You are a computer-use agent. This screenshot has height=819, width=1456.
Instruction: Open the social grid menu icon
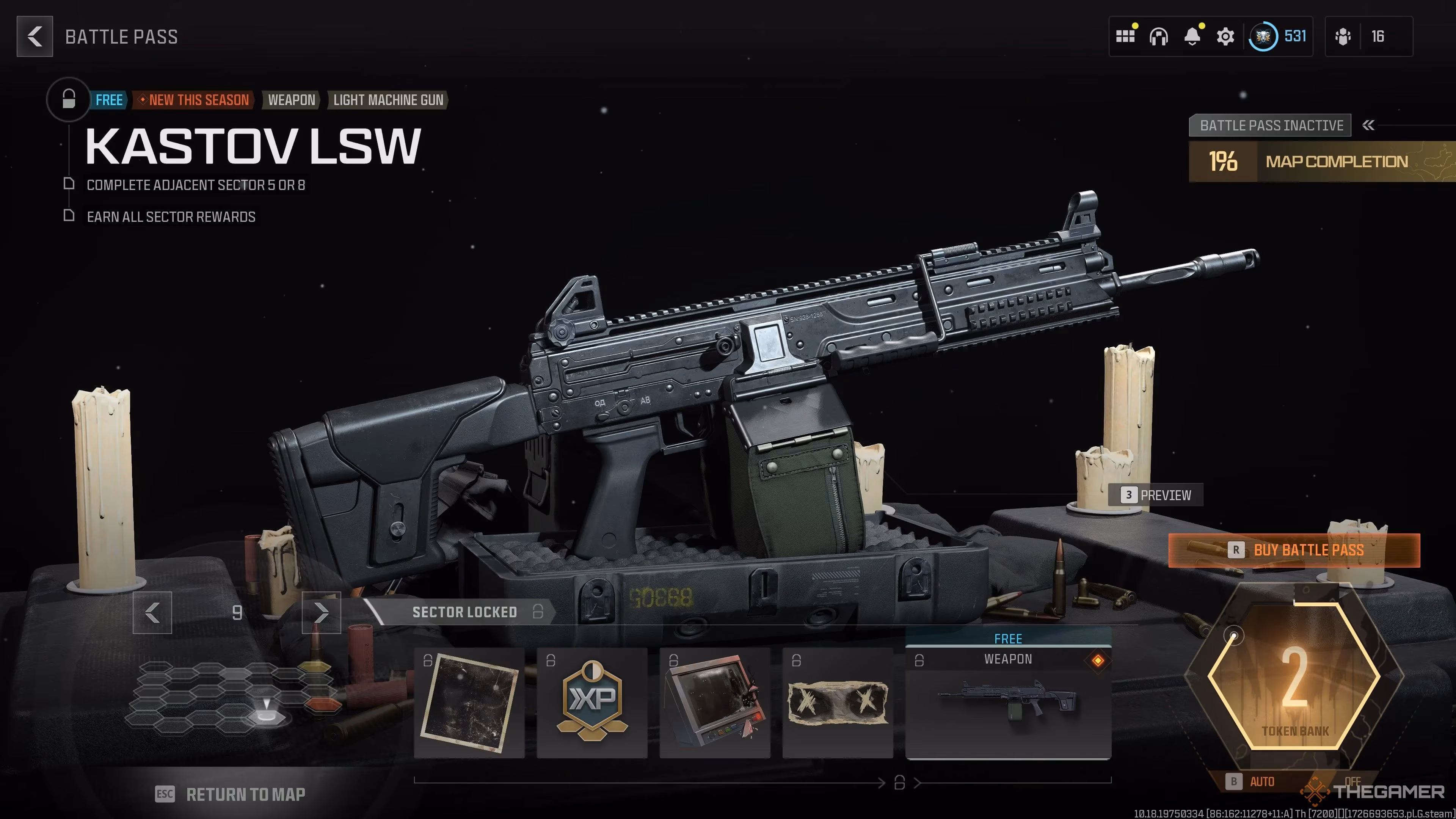coord(1126,36)
